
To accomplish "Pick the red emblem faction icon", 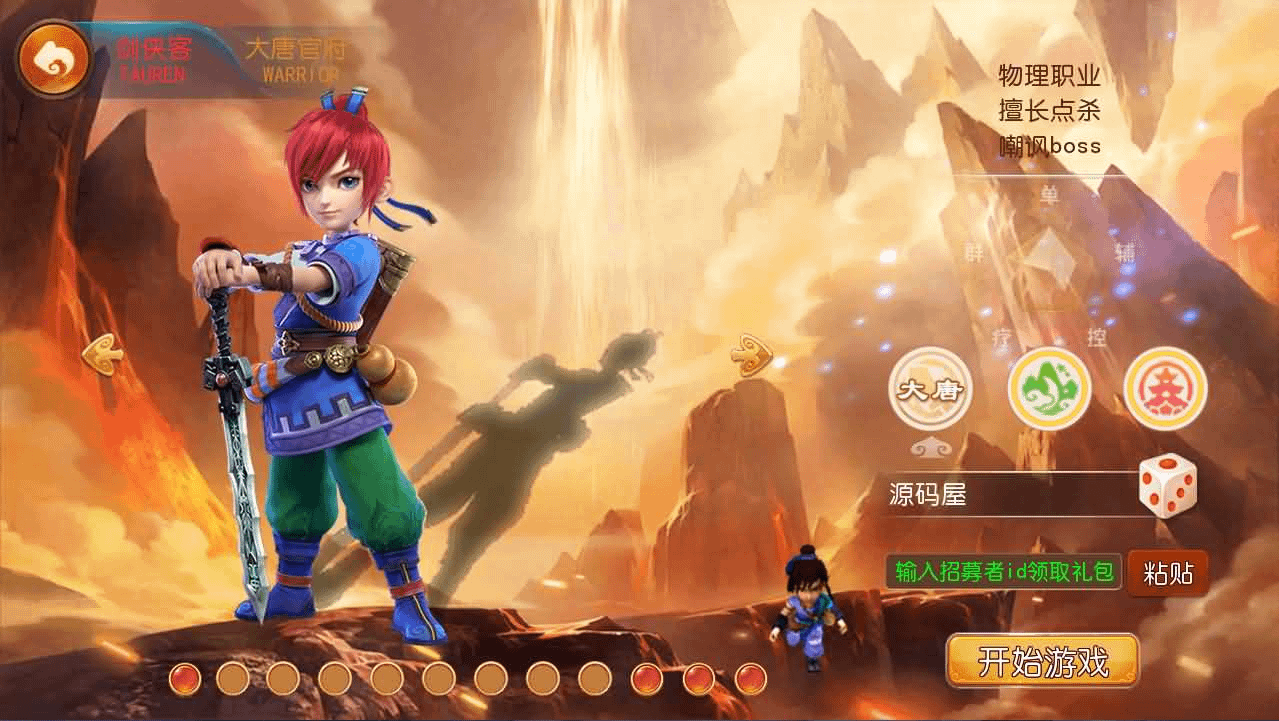I will [1165, 389].
